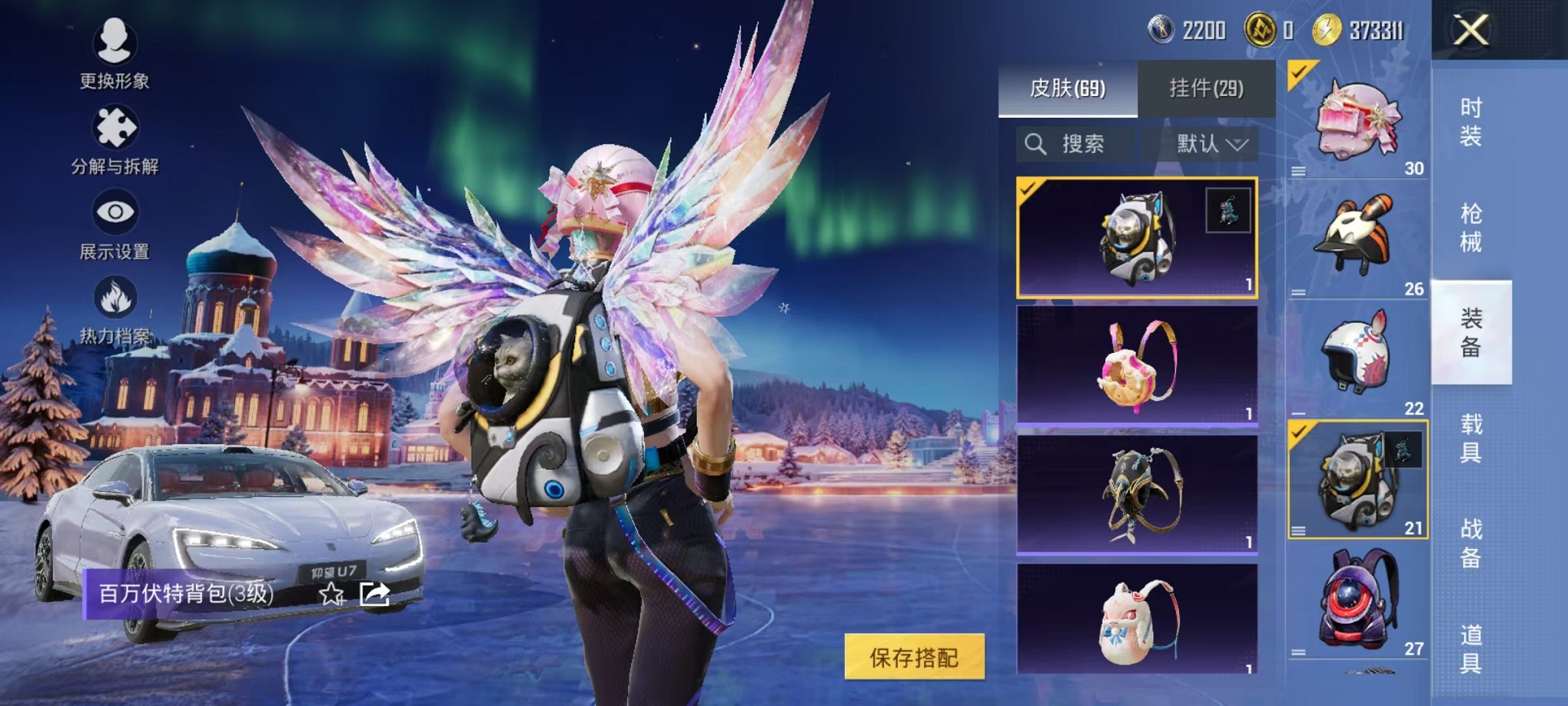This screenshot has width=1568, height=706.
Task: Close the wardrobe with the X button
Action: (1470, 31)
